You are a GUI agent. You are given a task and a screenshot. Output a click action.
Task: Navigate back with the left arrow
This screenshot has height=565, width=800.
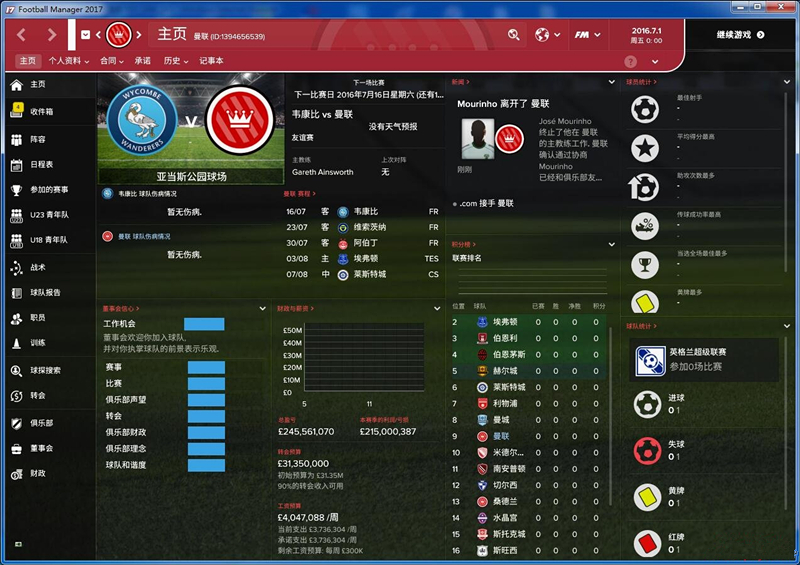tap(22, 35)
